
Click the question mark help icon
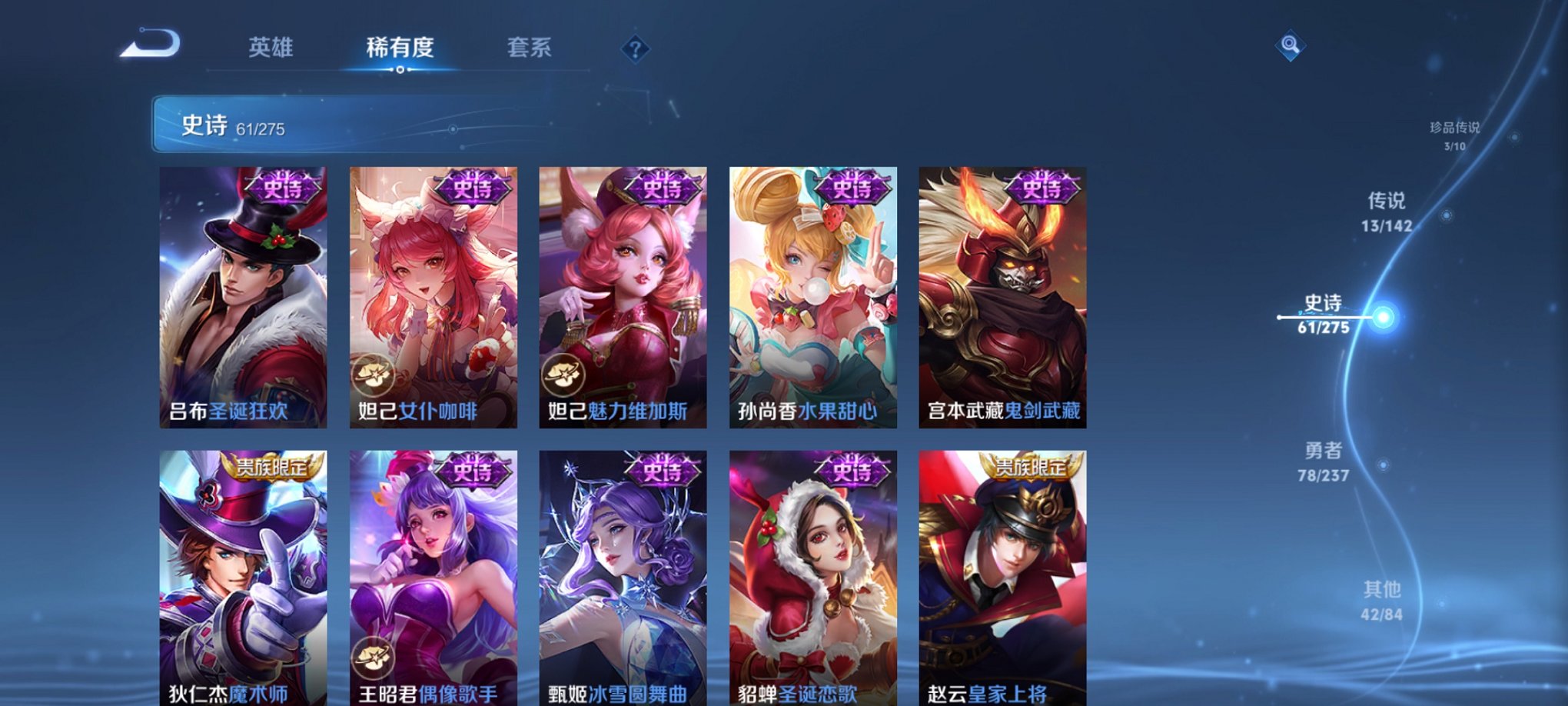click(x=634, y=48)
